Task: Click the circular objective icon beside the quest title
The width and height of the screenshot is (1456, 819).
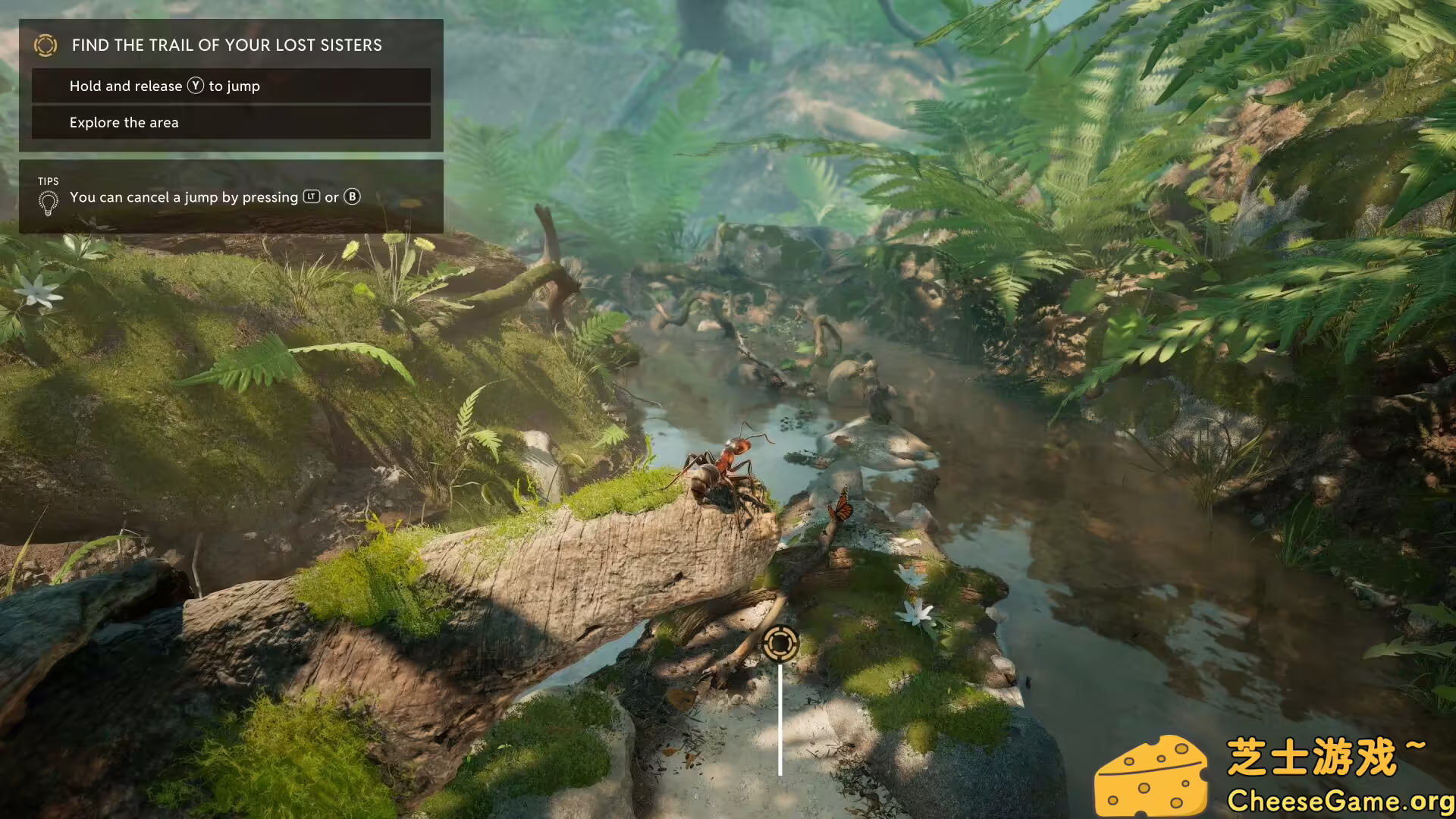Action: click(47, 45)
